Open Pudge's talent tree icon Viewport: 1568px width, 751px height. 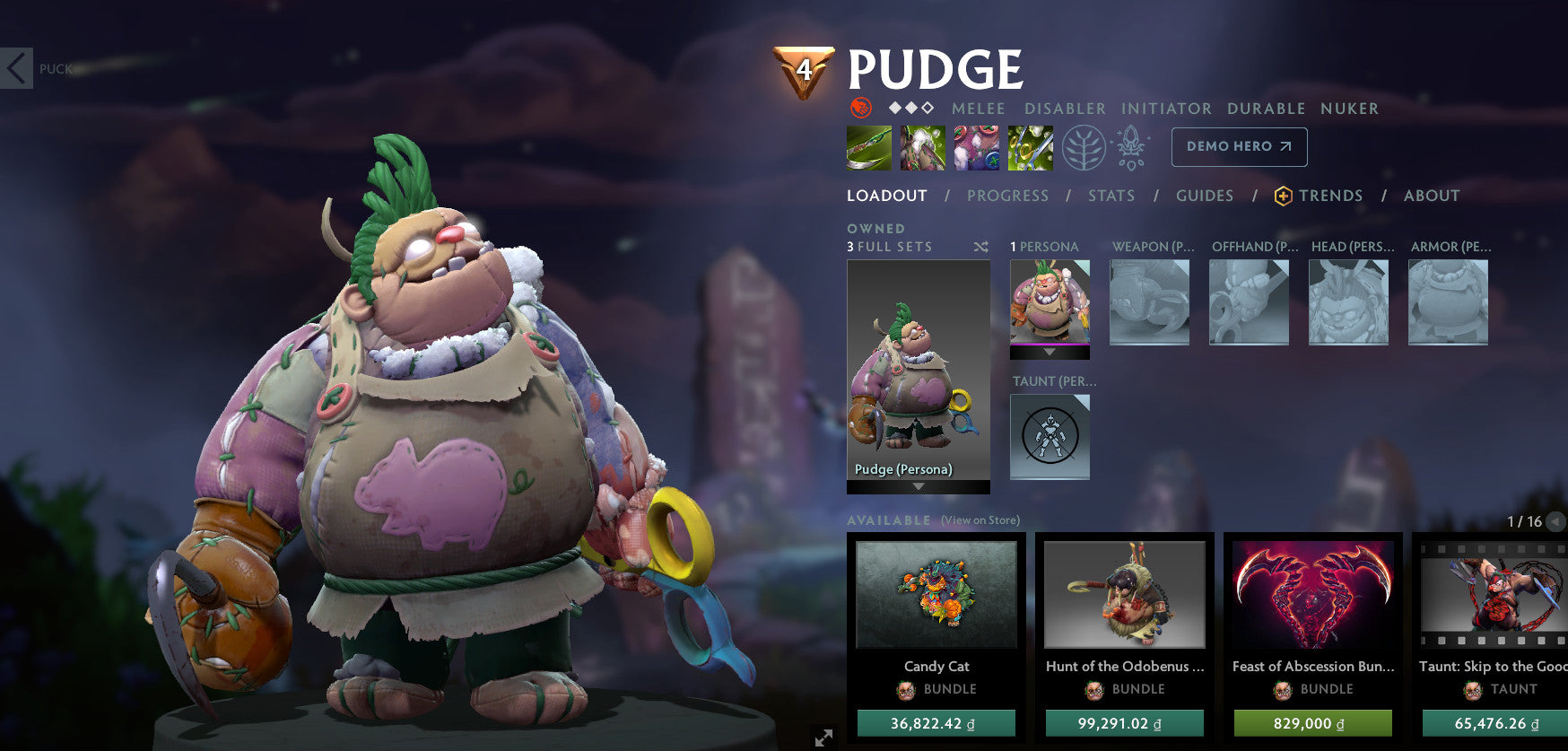(x=1085, y=151)
